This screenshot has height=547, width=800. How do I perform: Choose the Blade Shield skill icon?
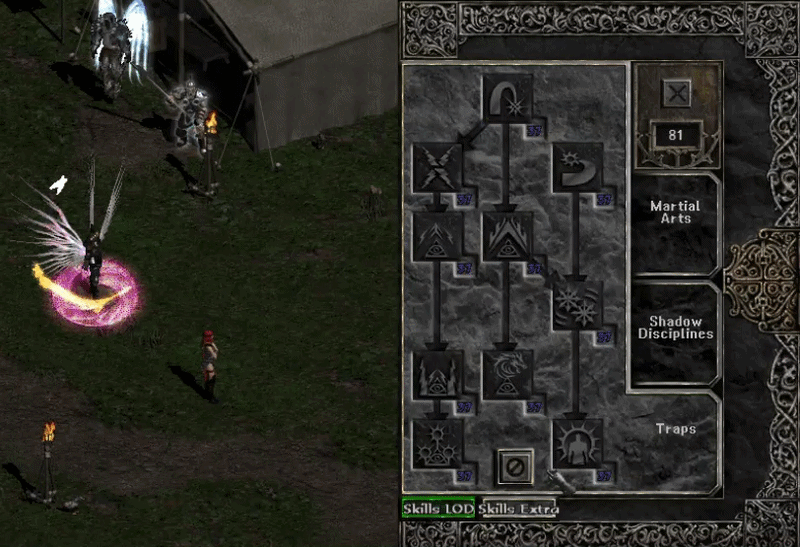point(577,443)
